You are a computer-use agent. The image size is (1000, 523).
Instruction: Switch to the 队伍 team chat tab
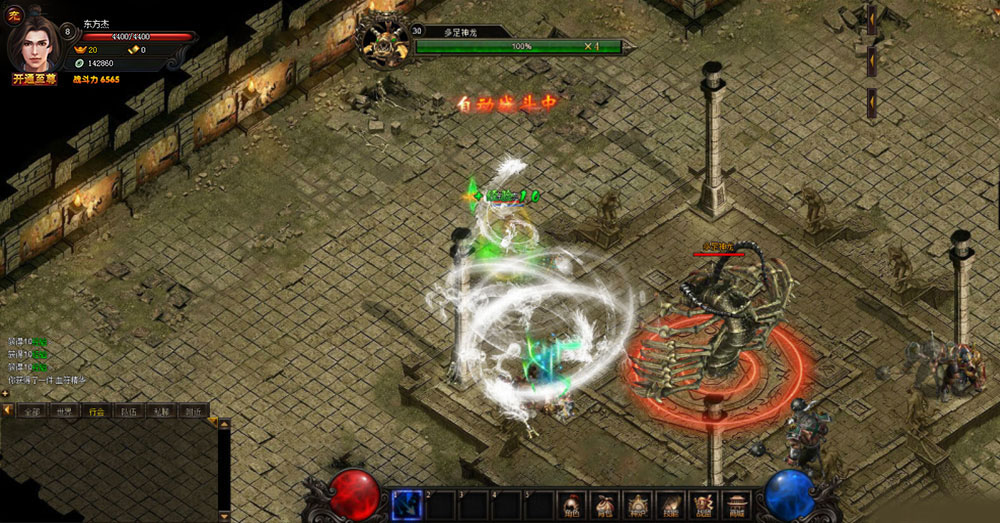(128, 411)
